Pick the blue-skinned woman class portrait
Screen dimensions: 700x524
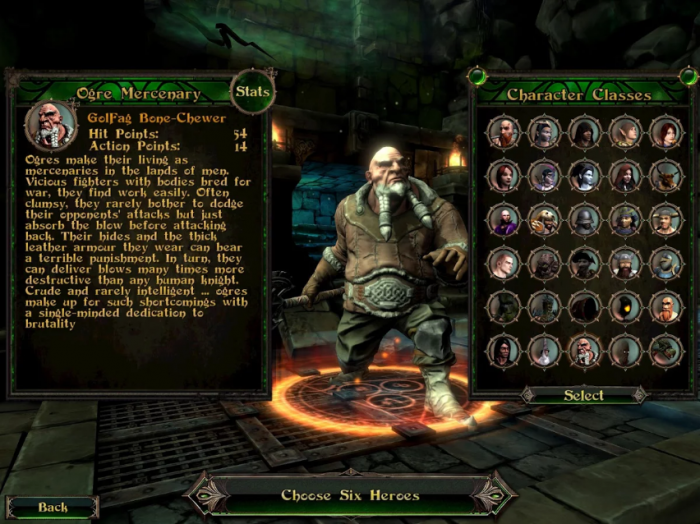(585, 176)
